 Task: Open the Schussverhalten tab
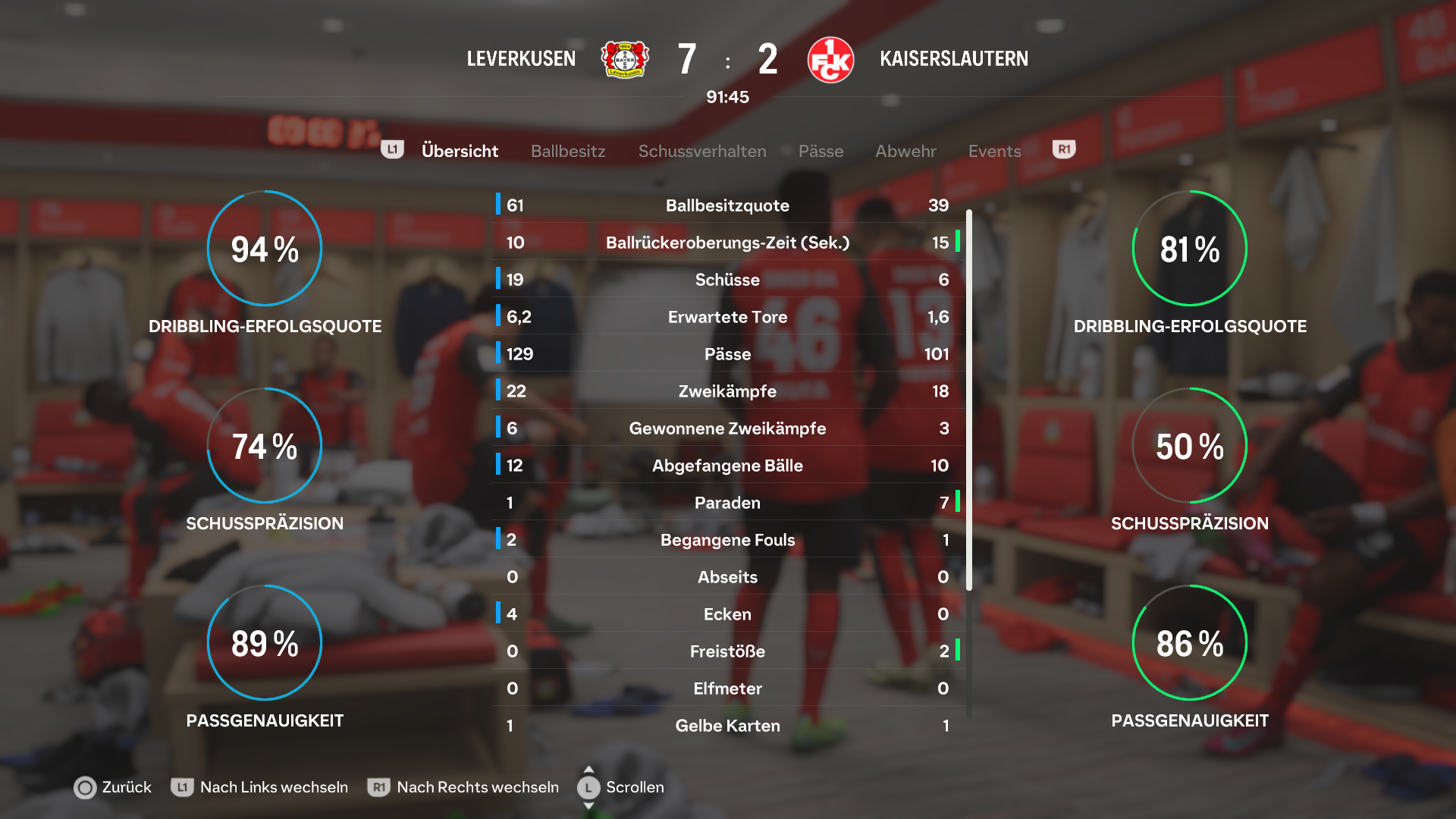[x=702, y=151]
